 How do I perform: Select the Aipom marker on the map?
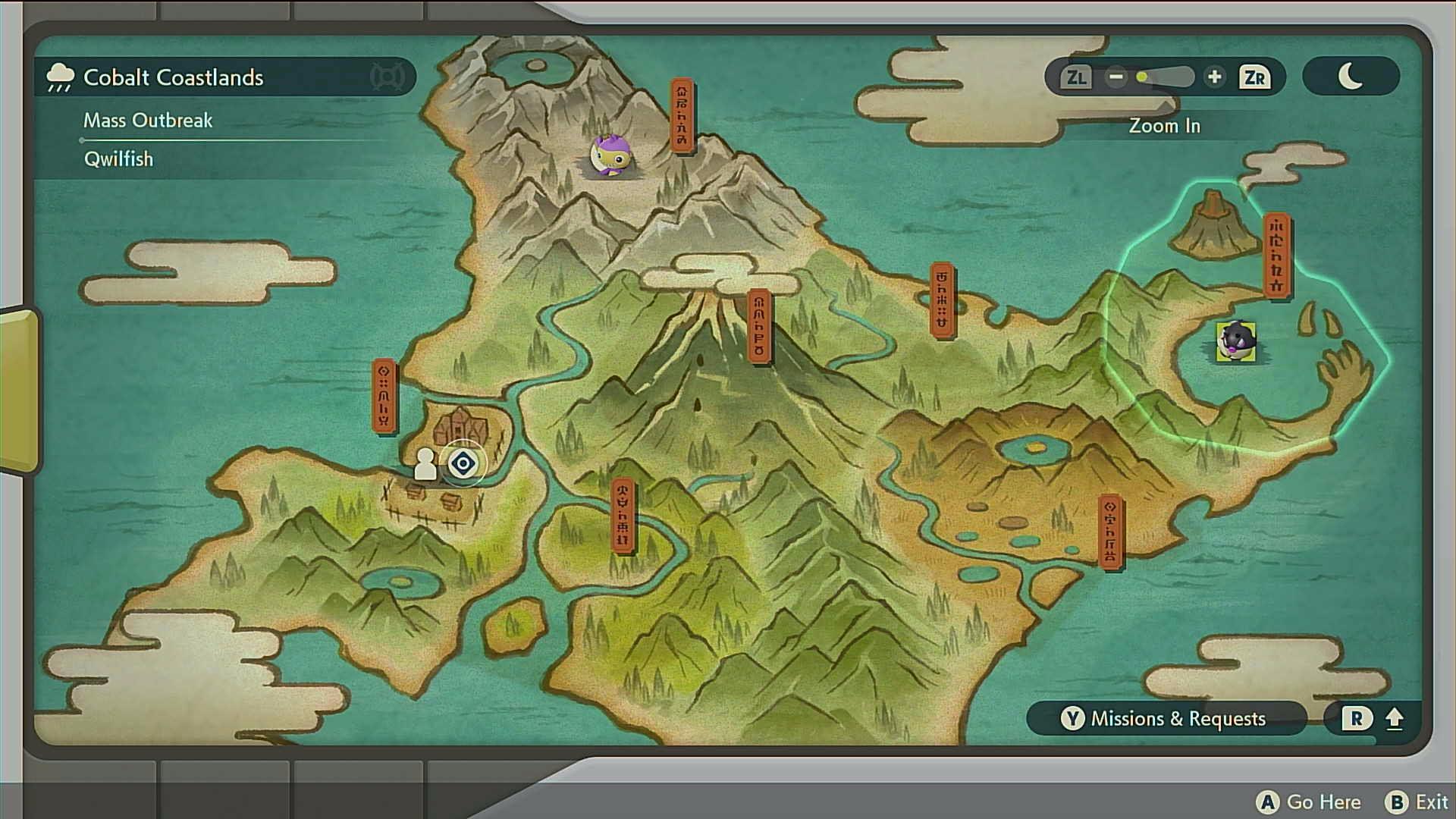[x=611, y=155]
